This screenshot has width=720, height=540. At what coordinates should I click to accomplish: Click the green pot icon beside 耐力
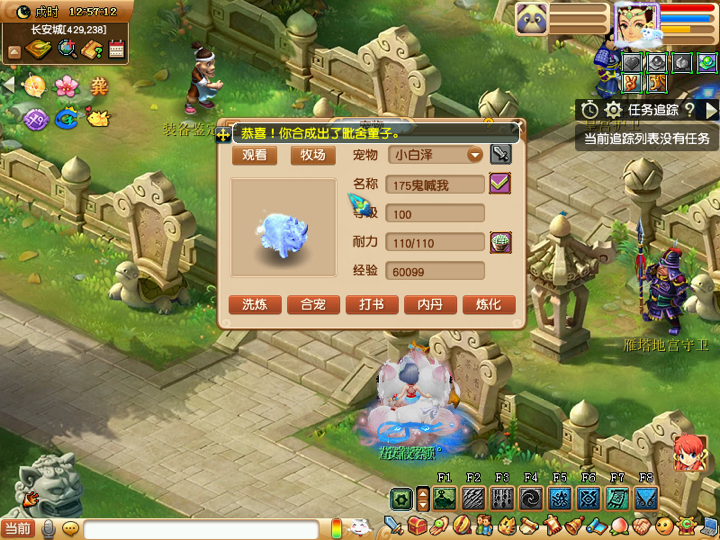499,242
